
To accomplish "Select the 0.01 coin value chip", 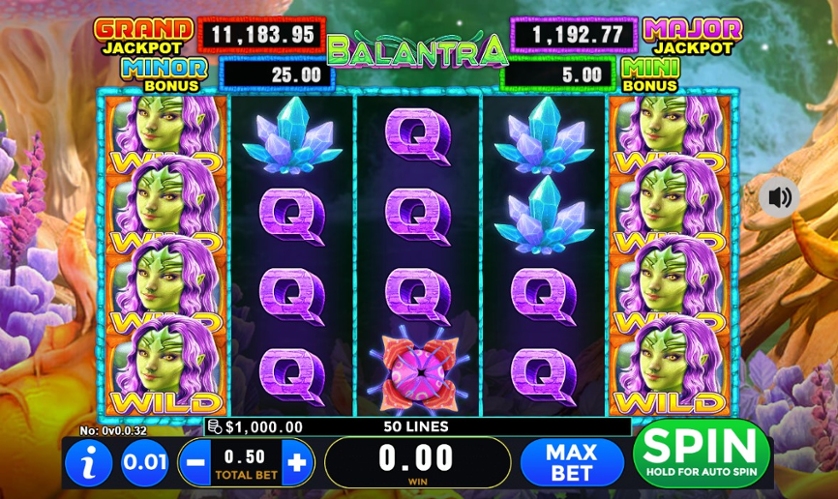I will point(144,464).
